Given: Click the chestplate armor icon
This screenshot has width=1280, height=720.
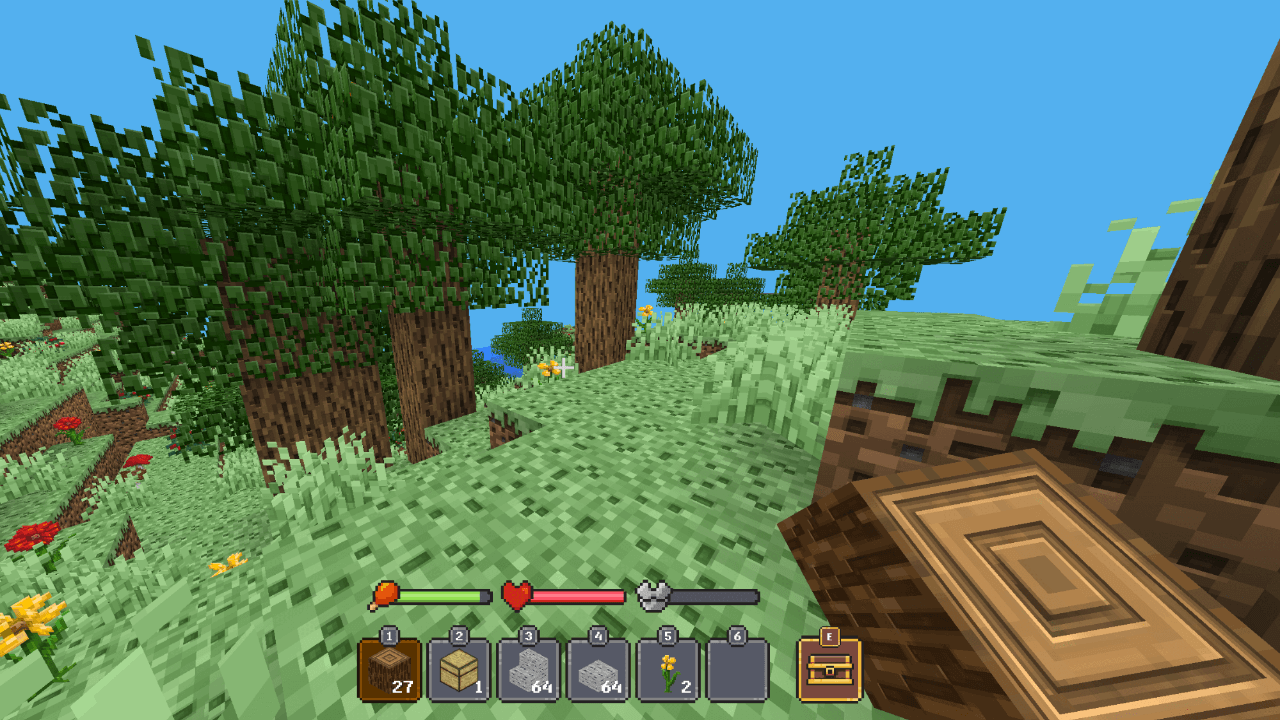Looking at the screenshot, I should (653, 597).
